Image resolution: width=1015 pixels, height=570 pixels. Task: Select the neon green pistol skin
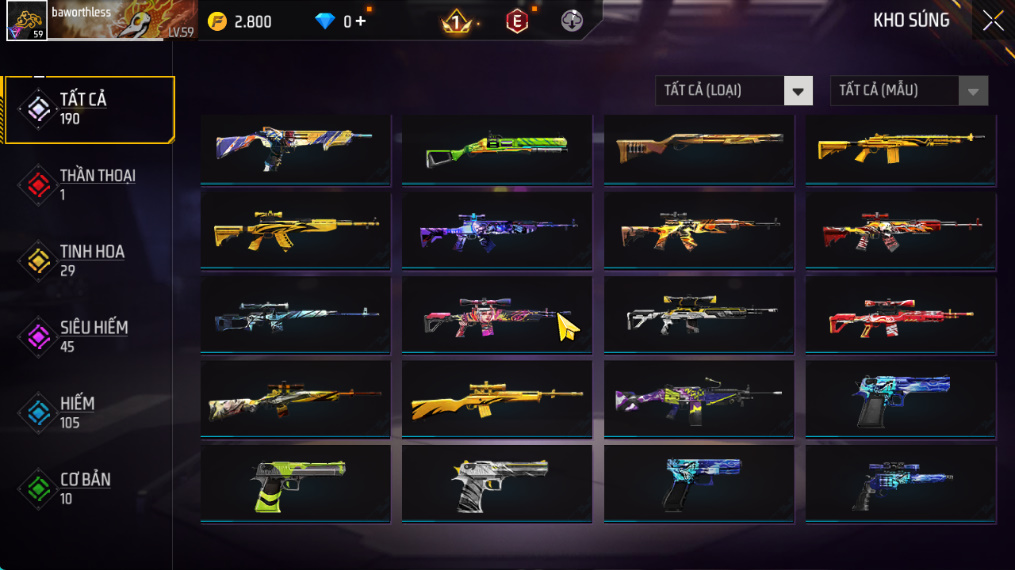coord(295,485)
